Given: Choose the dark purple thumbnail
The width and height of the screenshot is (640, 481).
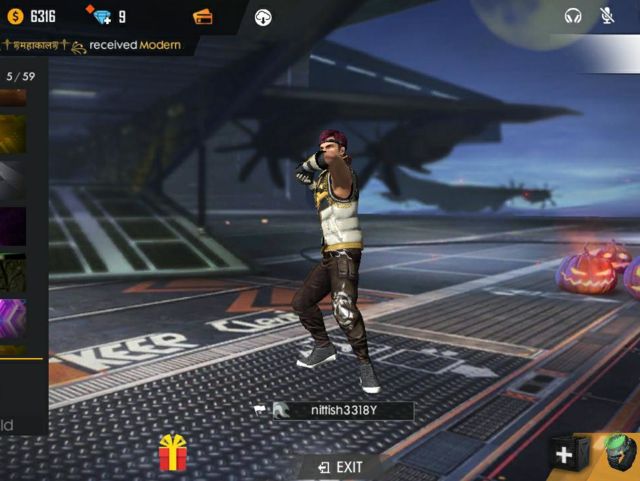Looking at the screenshot, I should click(x=13, y=226).
